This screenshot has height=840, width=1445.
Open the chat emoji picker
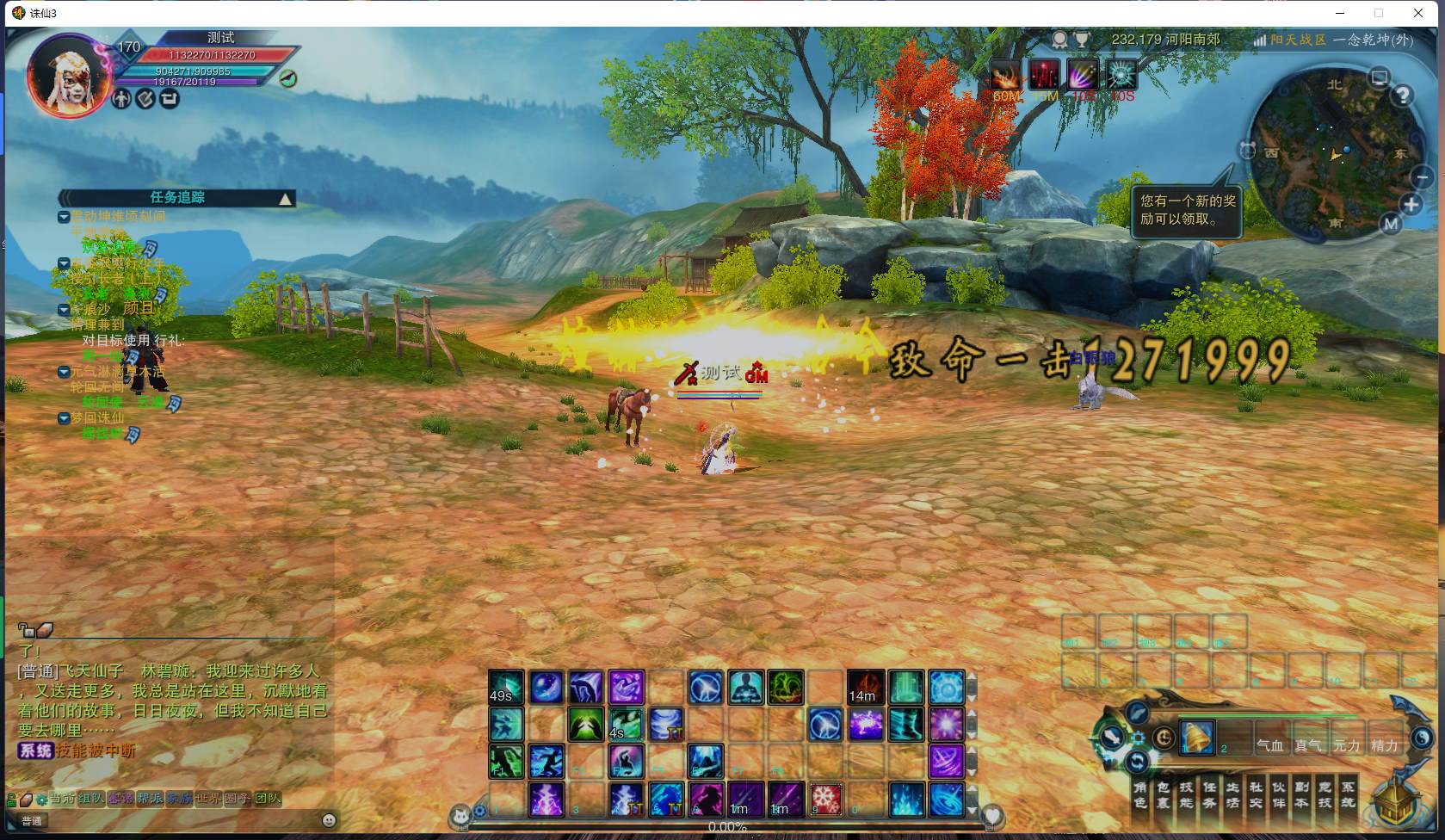pyautogui.click(x=329, y=820)
